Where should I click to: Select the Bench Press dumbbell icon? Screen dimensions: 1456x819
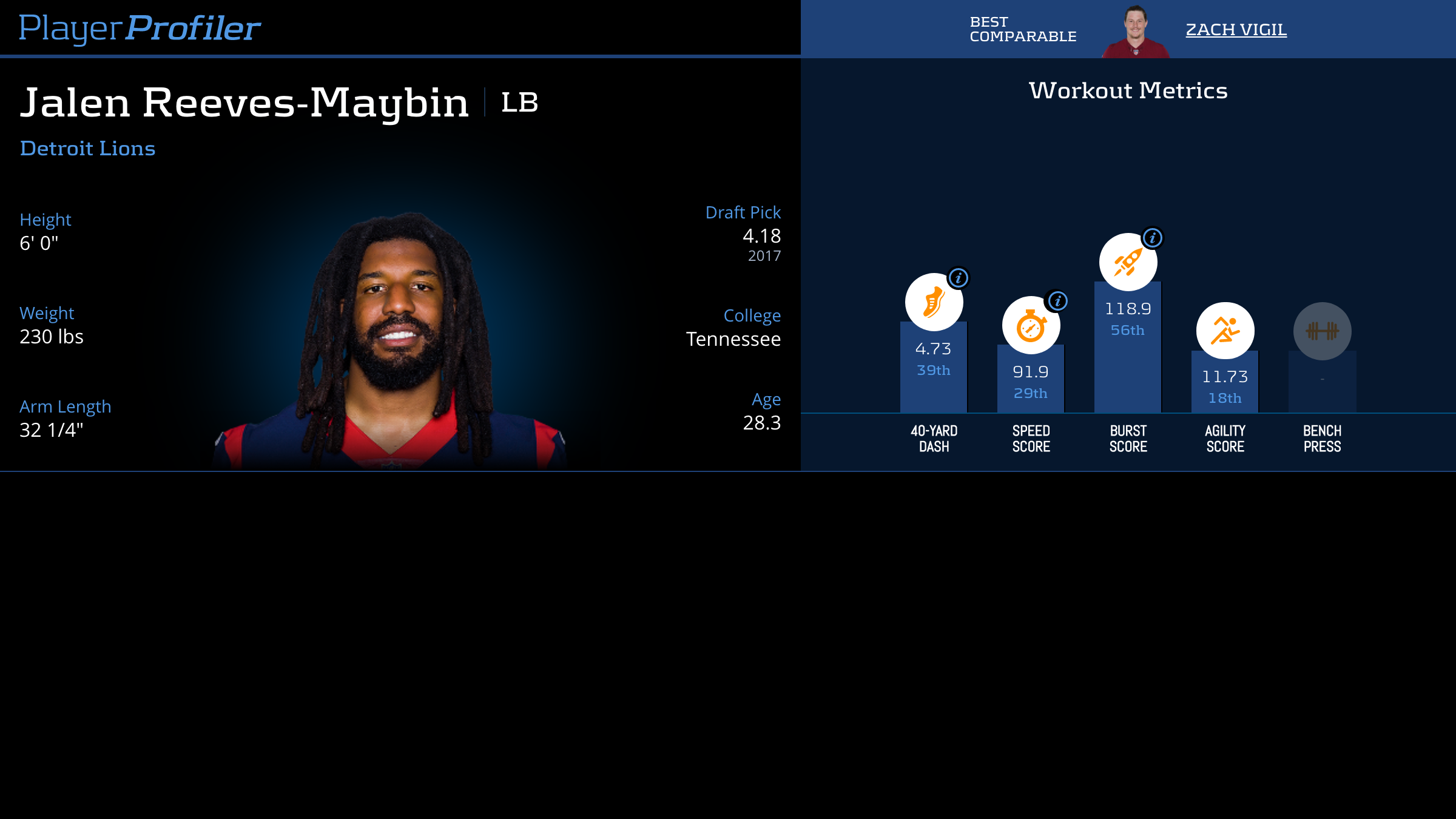point(1322,331)
